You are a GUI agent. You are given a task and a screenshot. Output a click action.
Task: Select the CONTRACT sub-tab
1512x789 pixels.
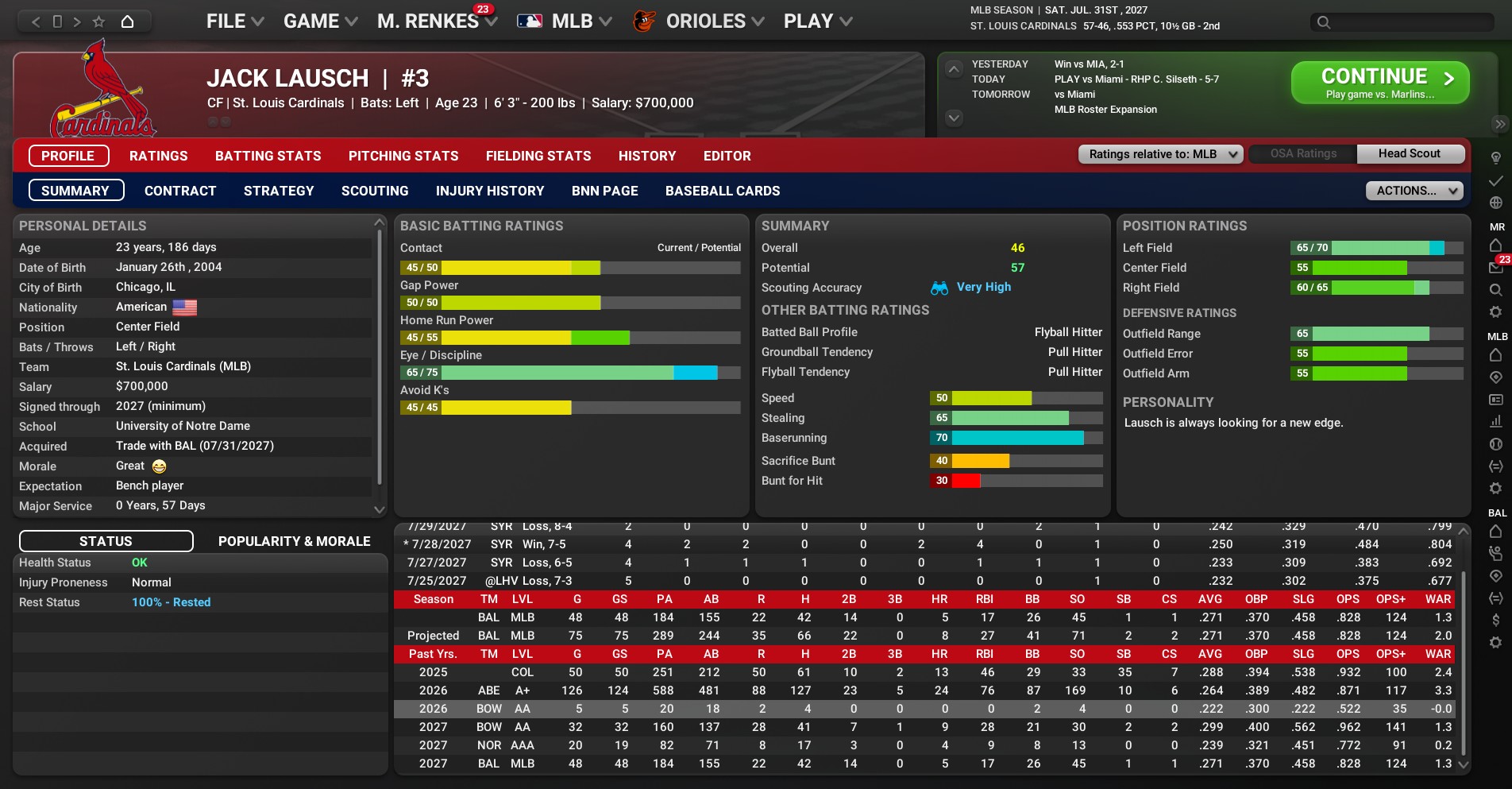pyautogui.click(x=180, y=191)
